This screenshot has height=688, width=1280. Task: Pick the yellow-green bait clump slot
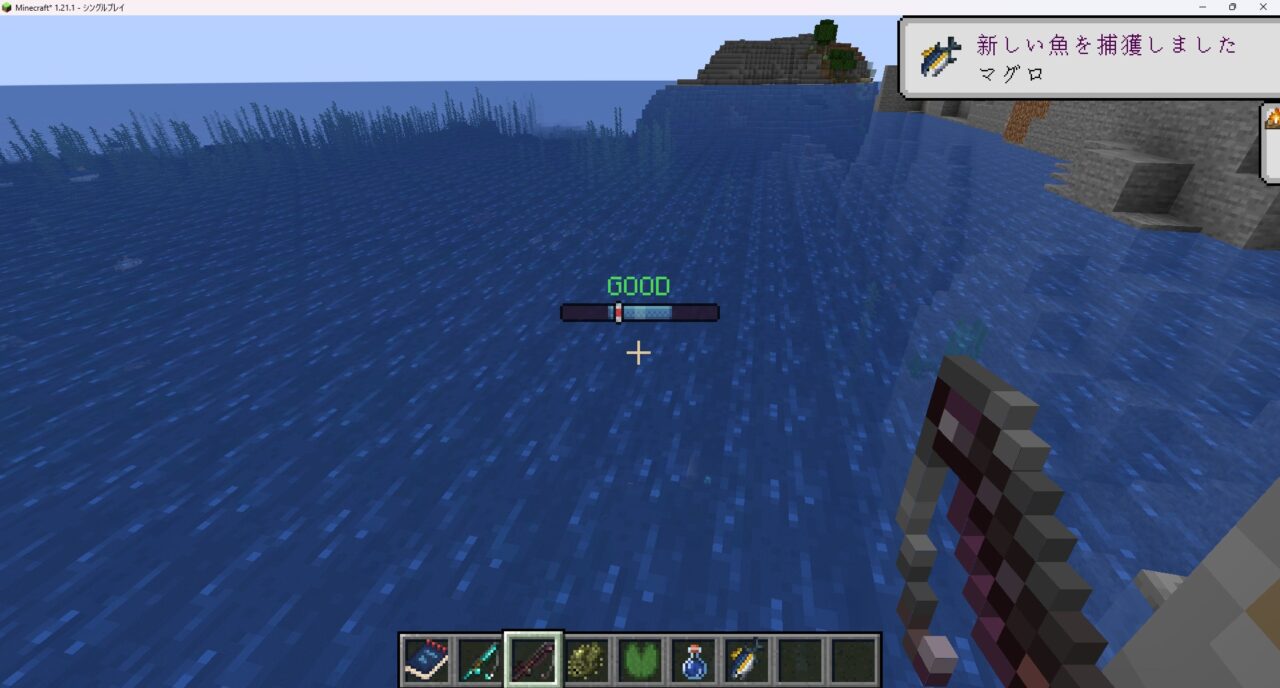pyautogui.click(x=587, y=660)
